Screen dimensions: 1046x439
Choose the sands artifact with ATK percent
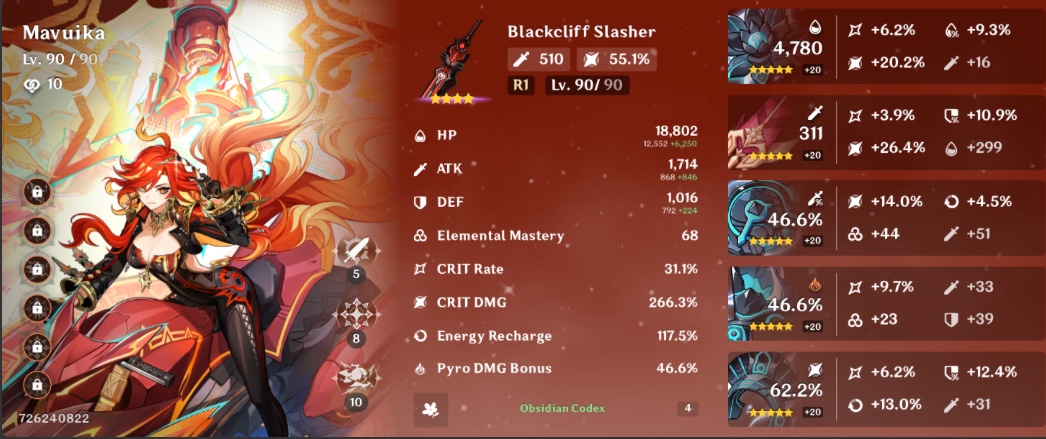point(765,218)
